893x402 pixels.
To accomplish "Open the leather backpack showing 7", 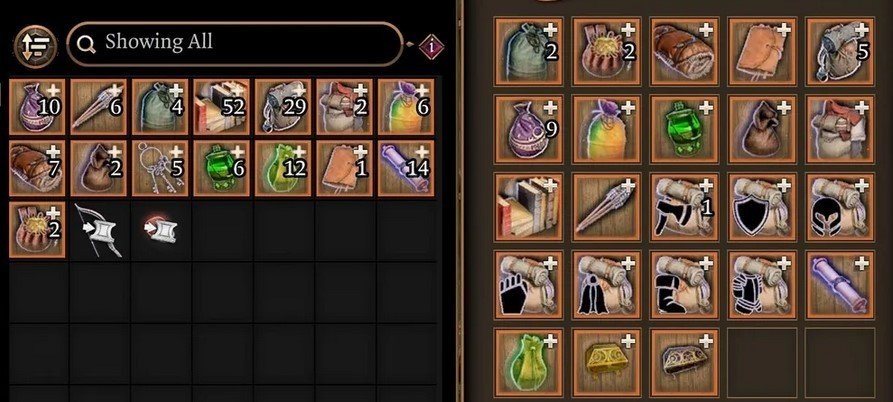I will tap(37, 167).
